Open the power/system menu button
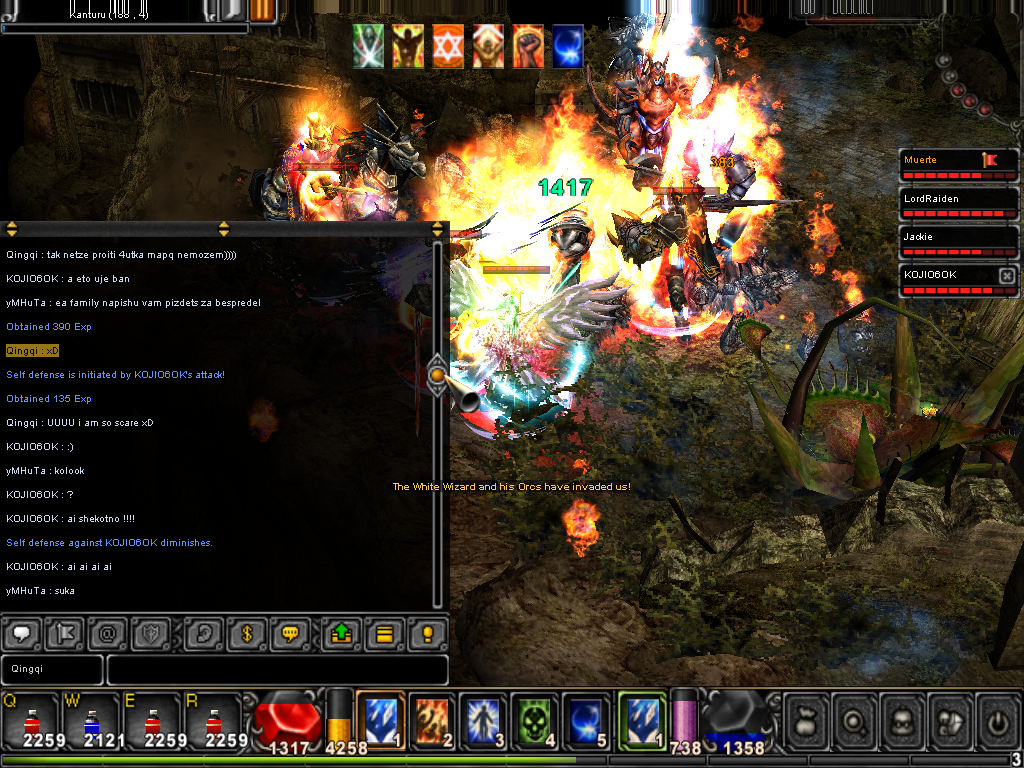Screen dimensions: 1024x768 (996, 720)
